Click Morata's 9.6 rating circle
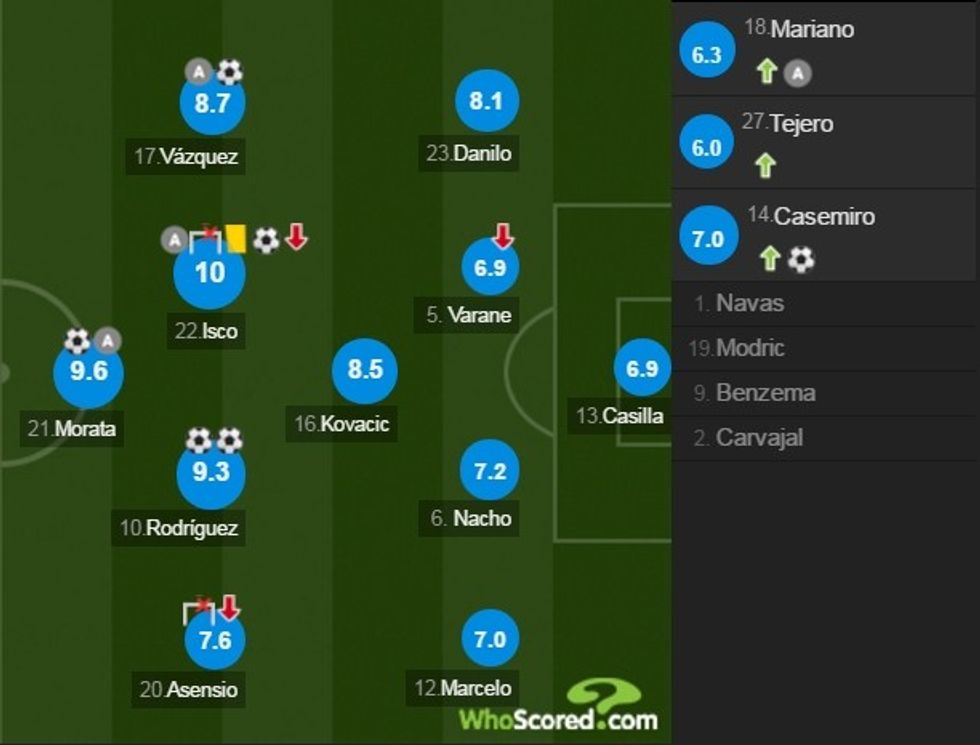This screenshot has height=745, width=980. coord(88,373)
